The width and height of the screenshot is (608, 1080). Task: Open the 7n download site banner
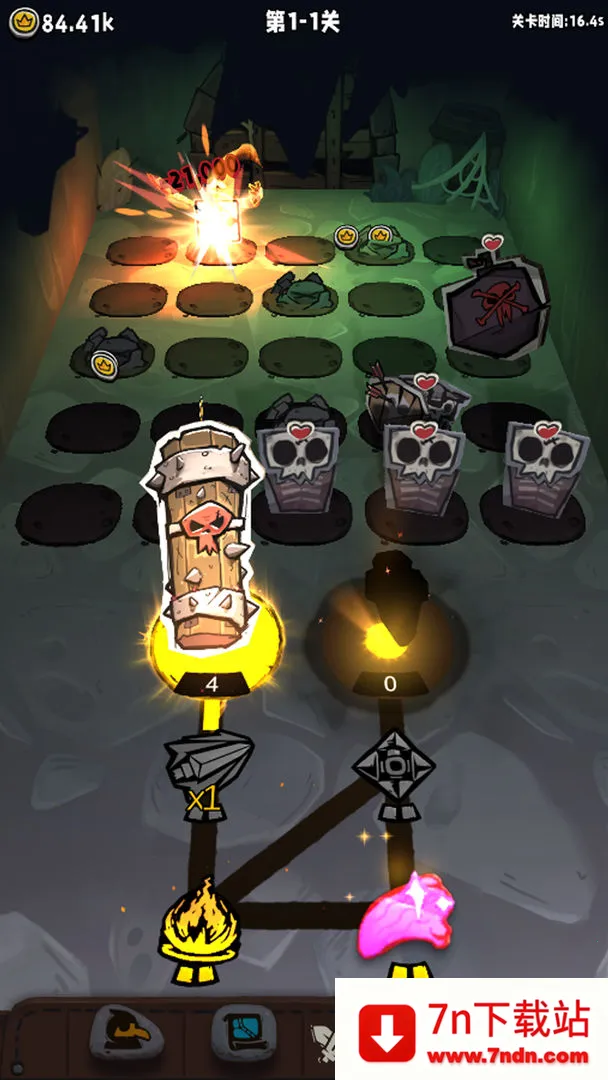click(x=471, y=1028)
